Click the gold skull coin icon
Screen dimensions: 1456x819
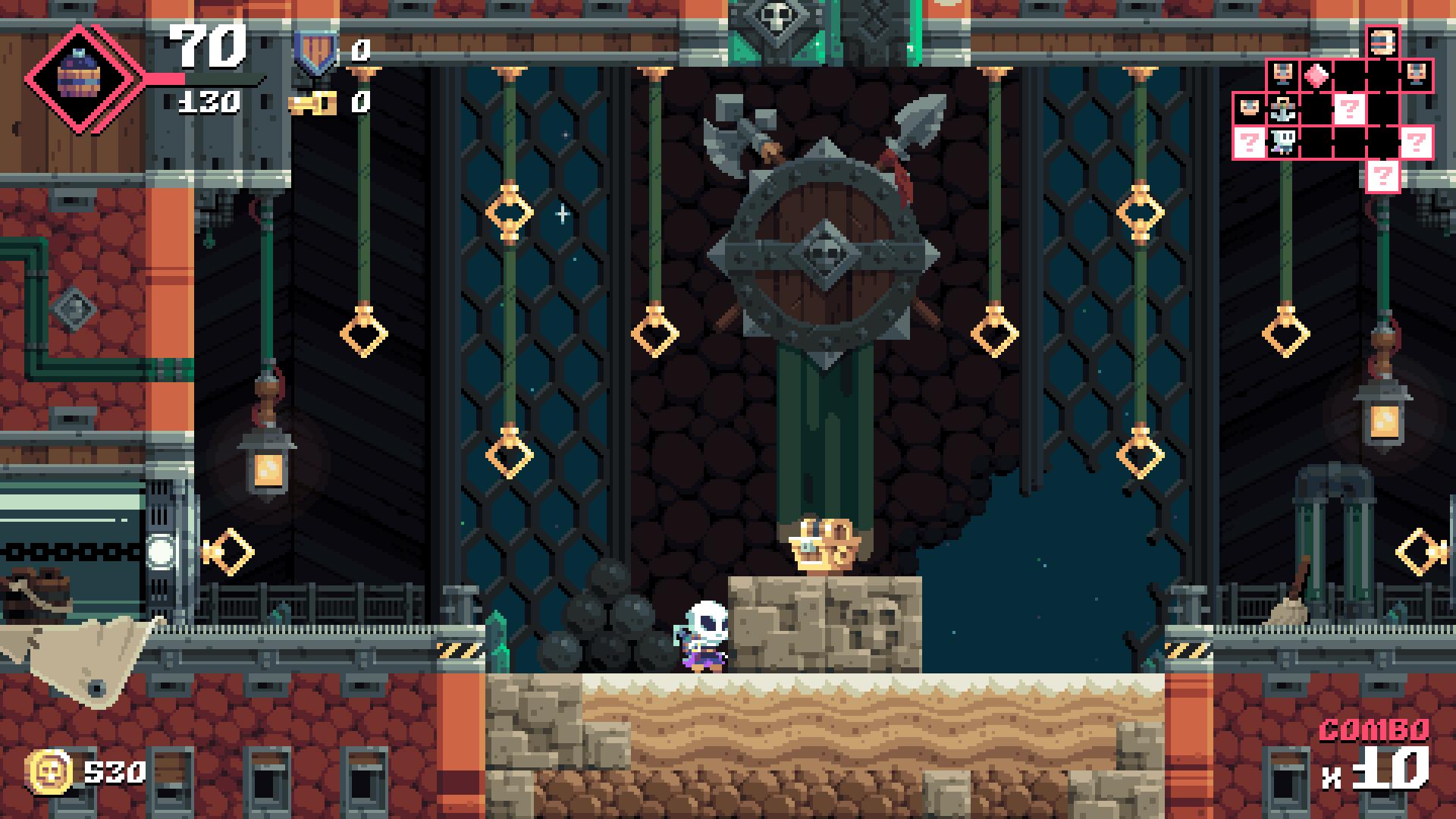point(50,771)
